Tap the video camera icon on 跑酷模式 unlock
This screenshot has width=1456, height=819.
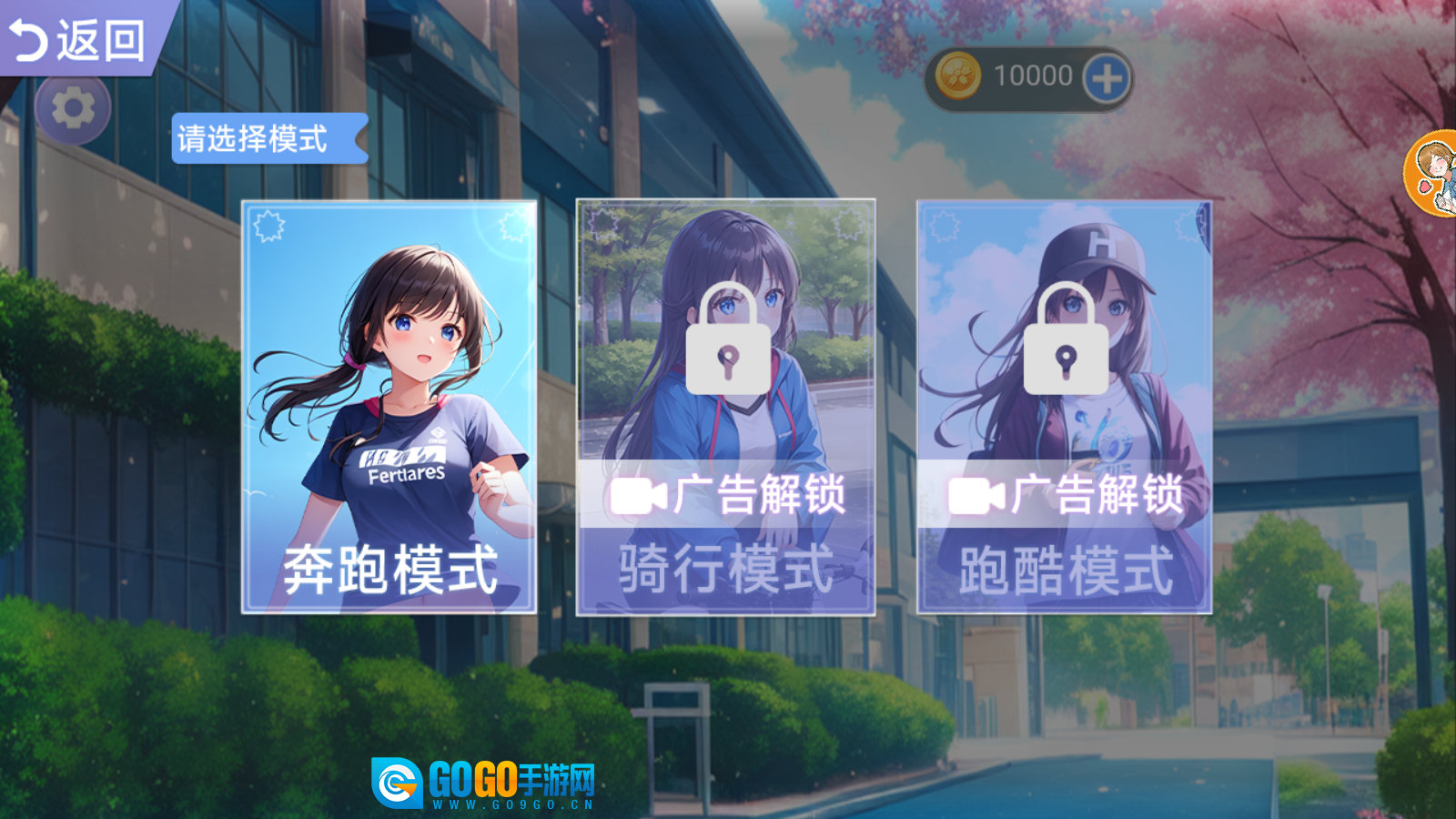(976, 497)
